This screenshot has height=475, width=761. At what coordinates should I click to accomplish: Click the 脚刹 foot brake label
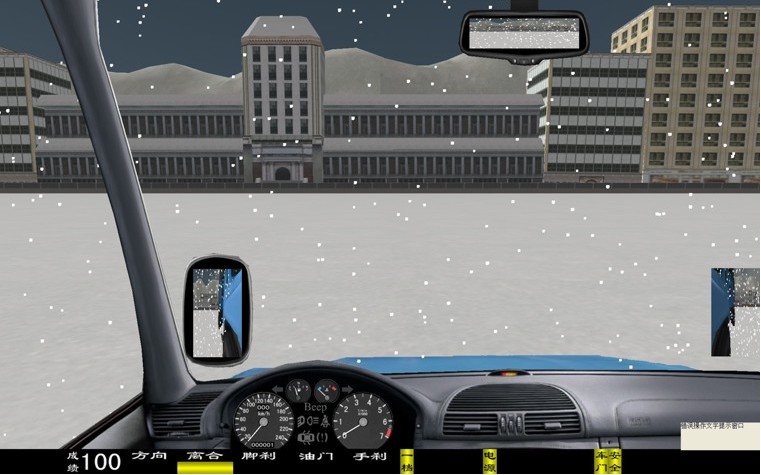[x=258, y=457]
